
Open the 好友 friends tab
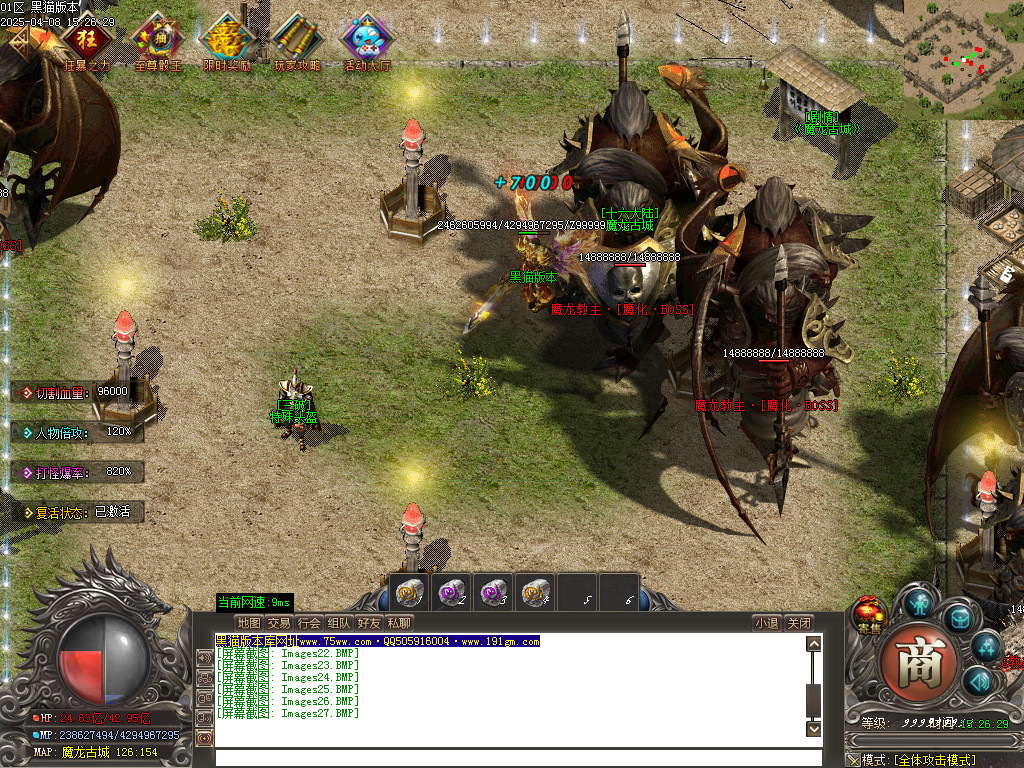[x=369, y=623]
